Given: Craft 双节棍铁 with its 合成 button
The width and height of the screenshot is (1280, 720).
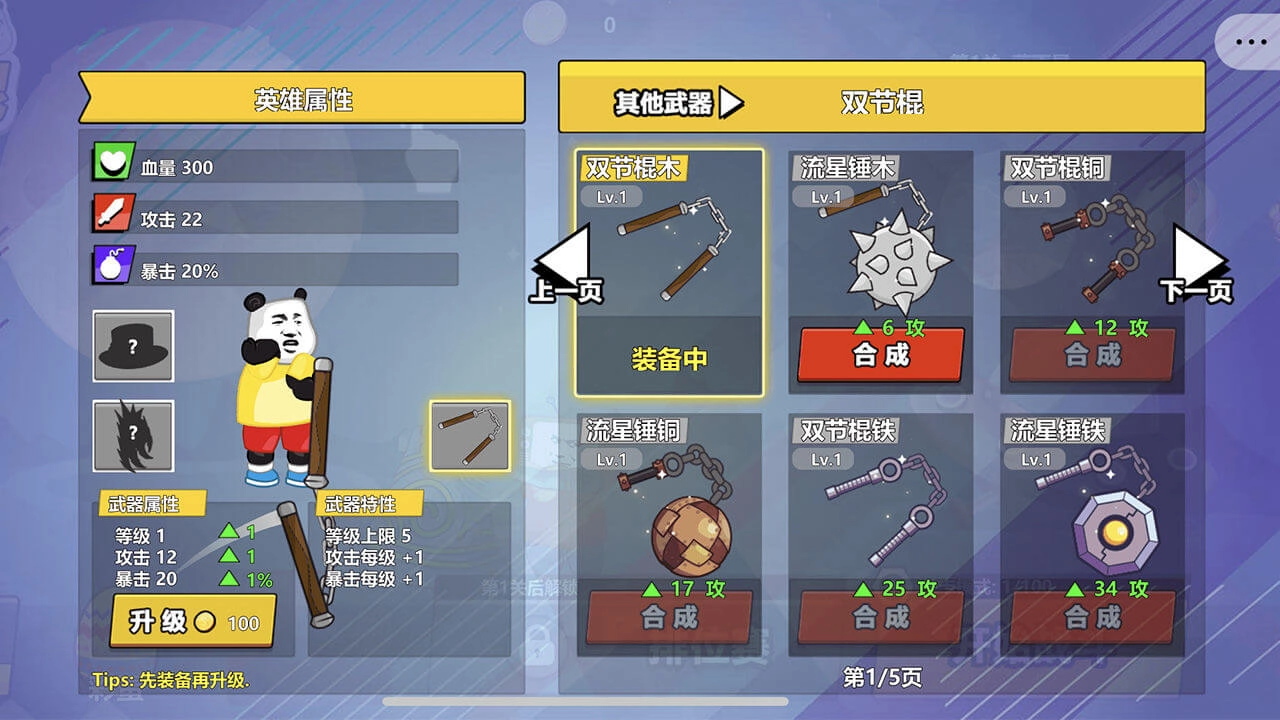Looking at the screenshot, I should [878, 618].
